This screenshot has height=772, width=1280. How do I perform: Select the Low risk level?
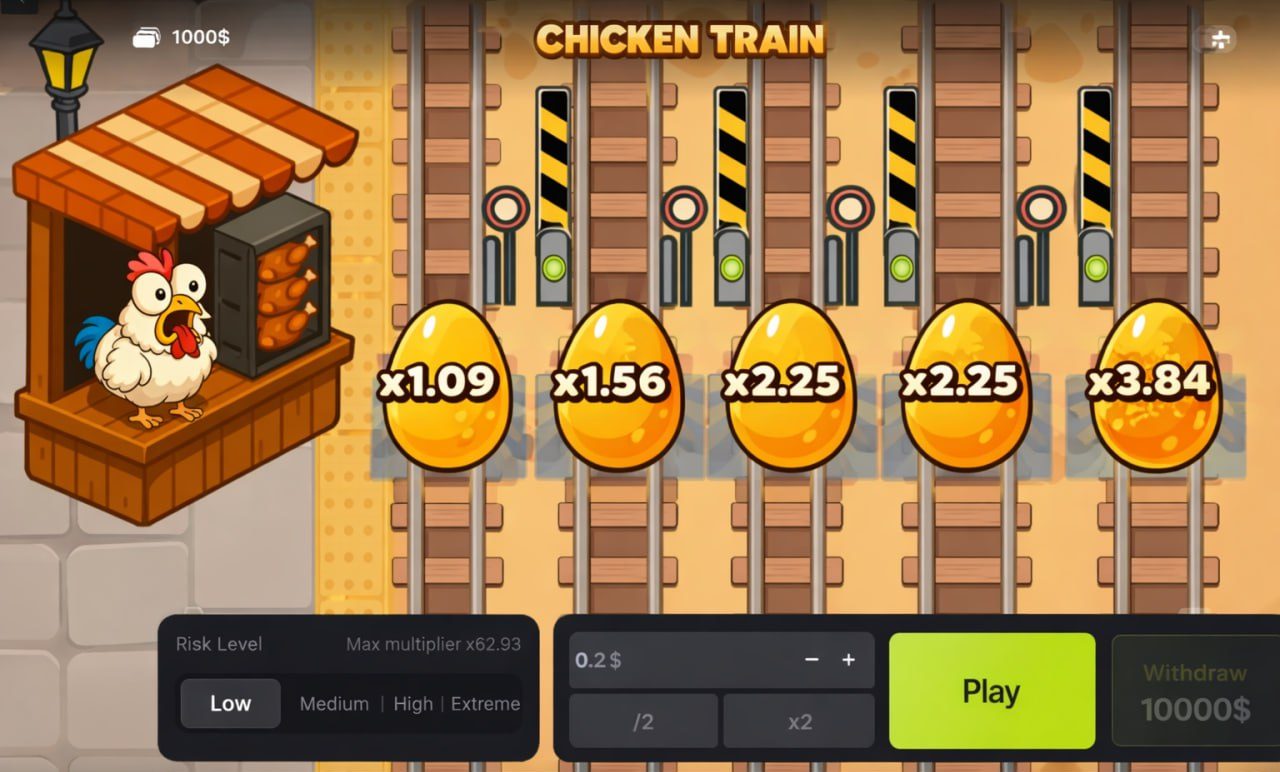tap(230, 704)
